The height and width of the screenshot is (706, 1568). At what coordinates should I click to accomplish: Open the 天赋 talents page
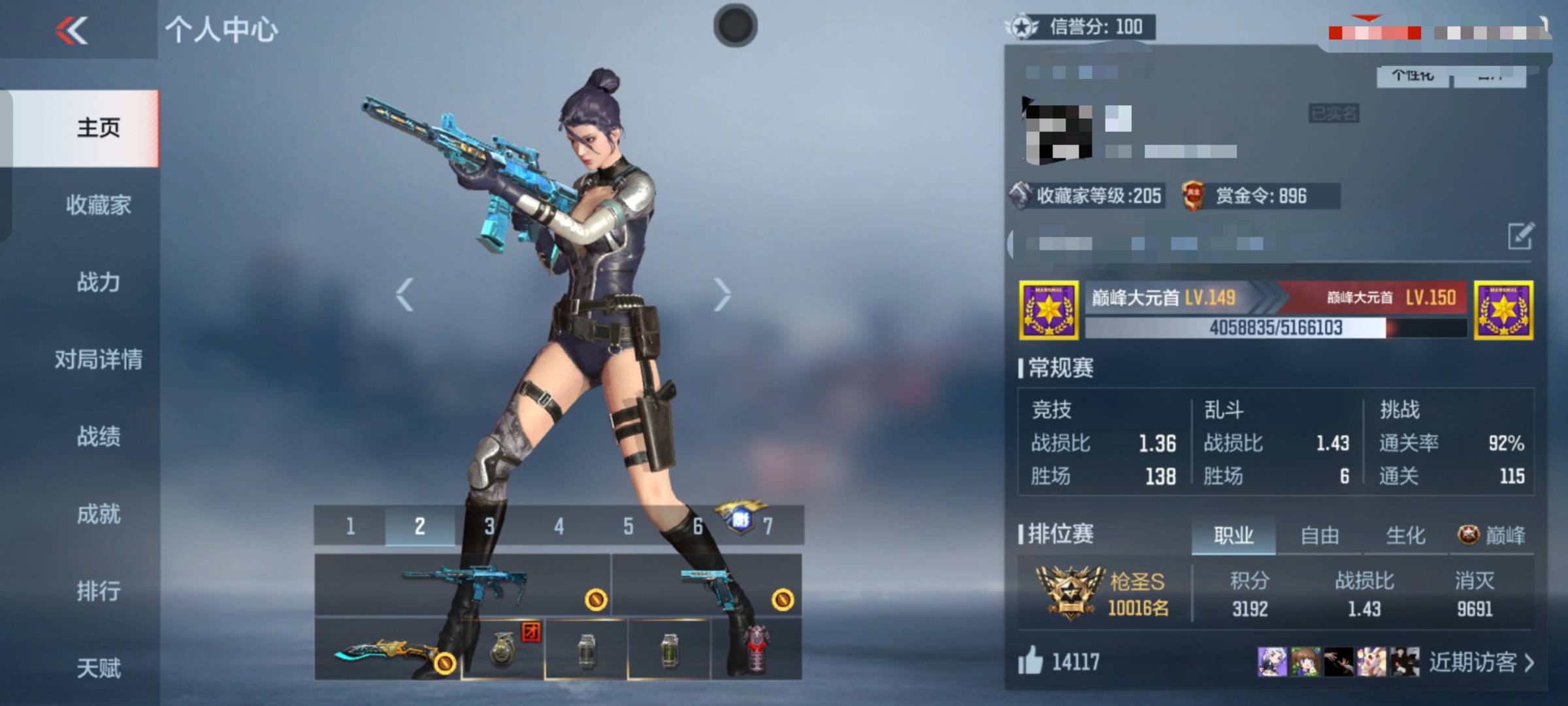pyautogui.click(x=98, y=668)
